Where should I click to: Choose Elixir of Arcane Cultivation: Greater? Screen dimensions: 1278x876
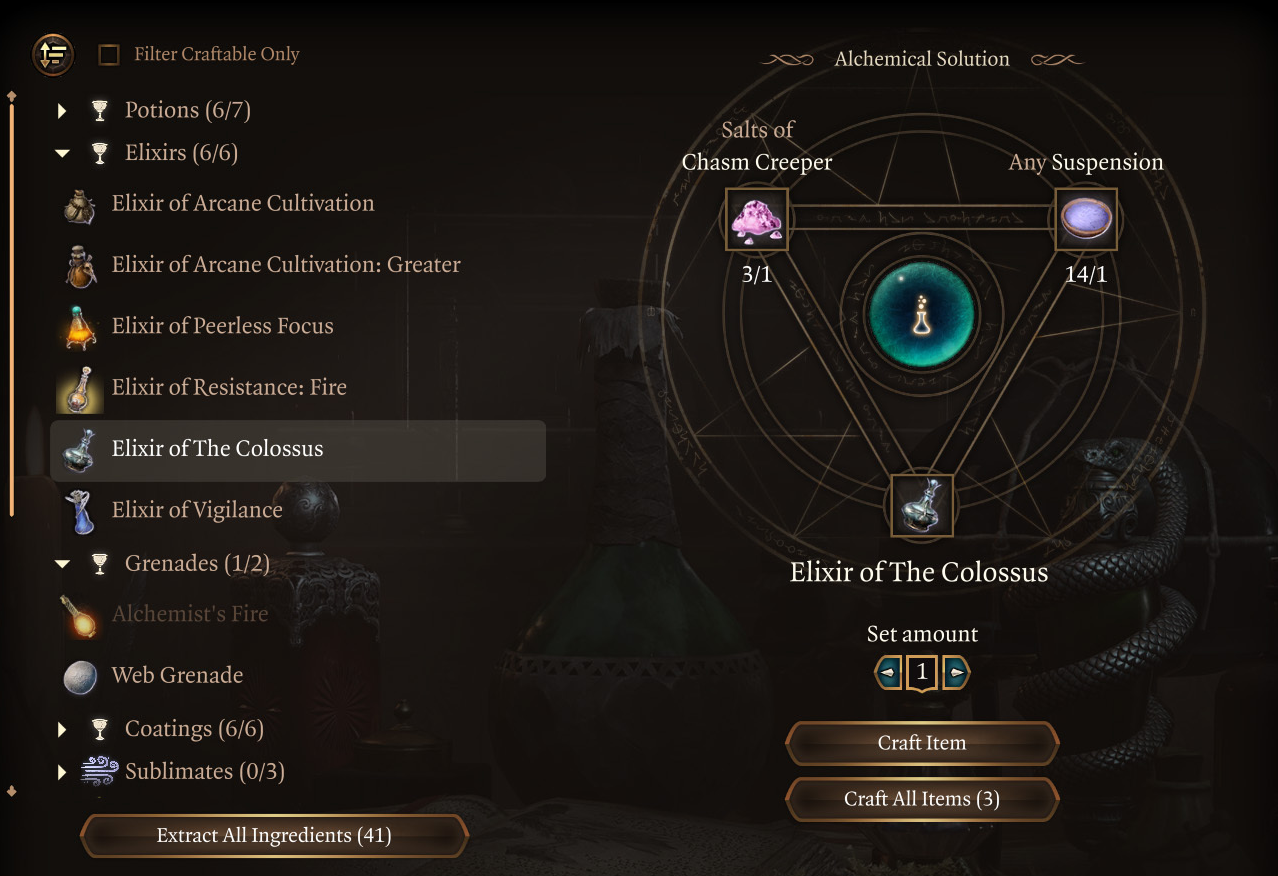(x=285, y=265)
